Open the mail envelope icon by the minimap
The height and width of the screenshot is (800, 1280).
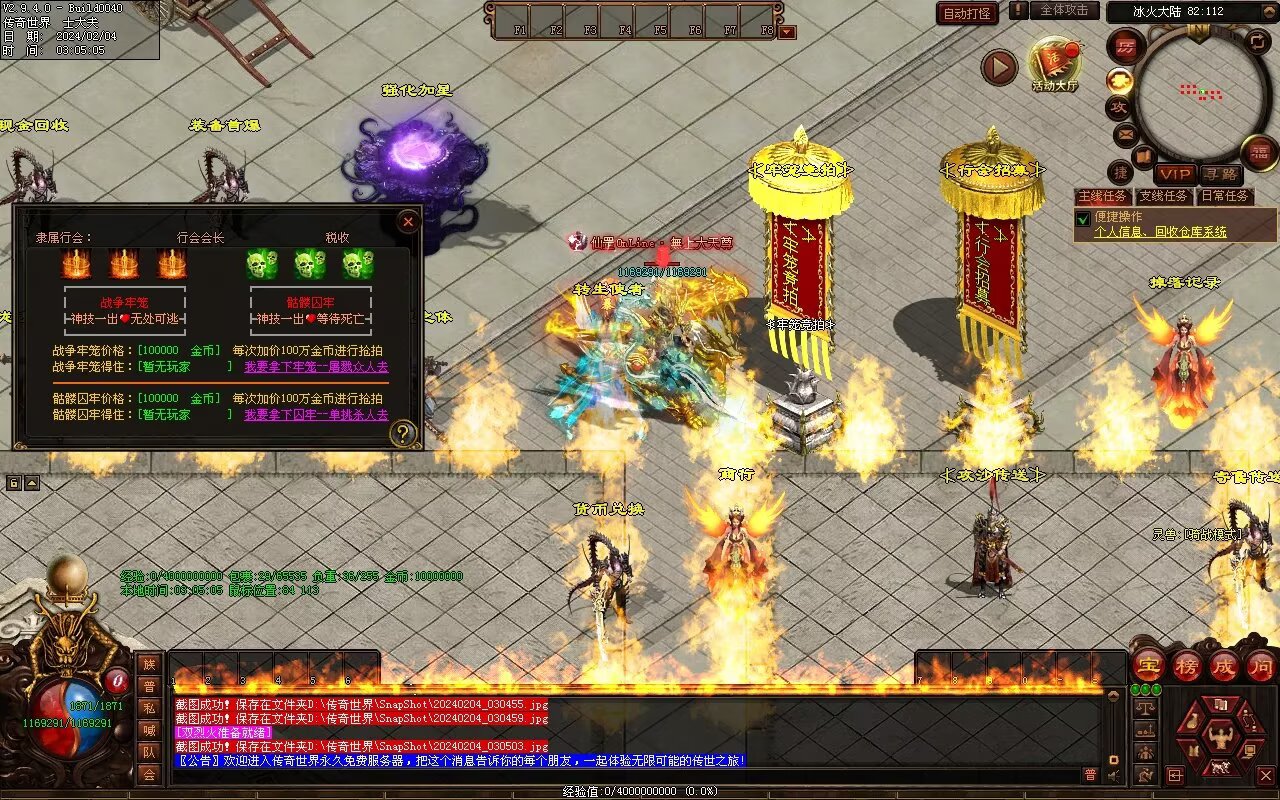(x=1125, y=133)
